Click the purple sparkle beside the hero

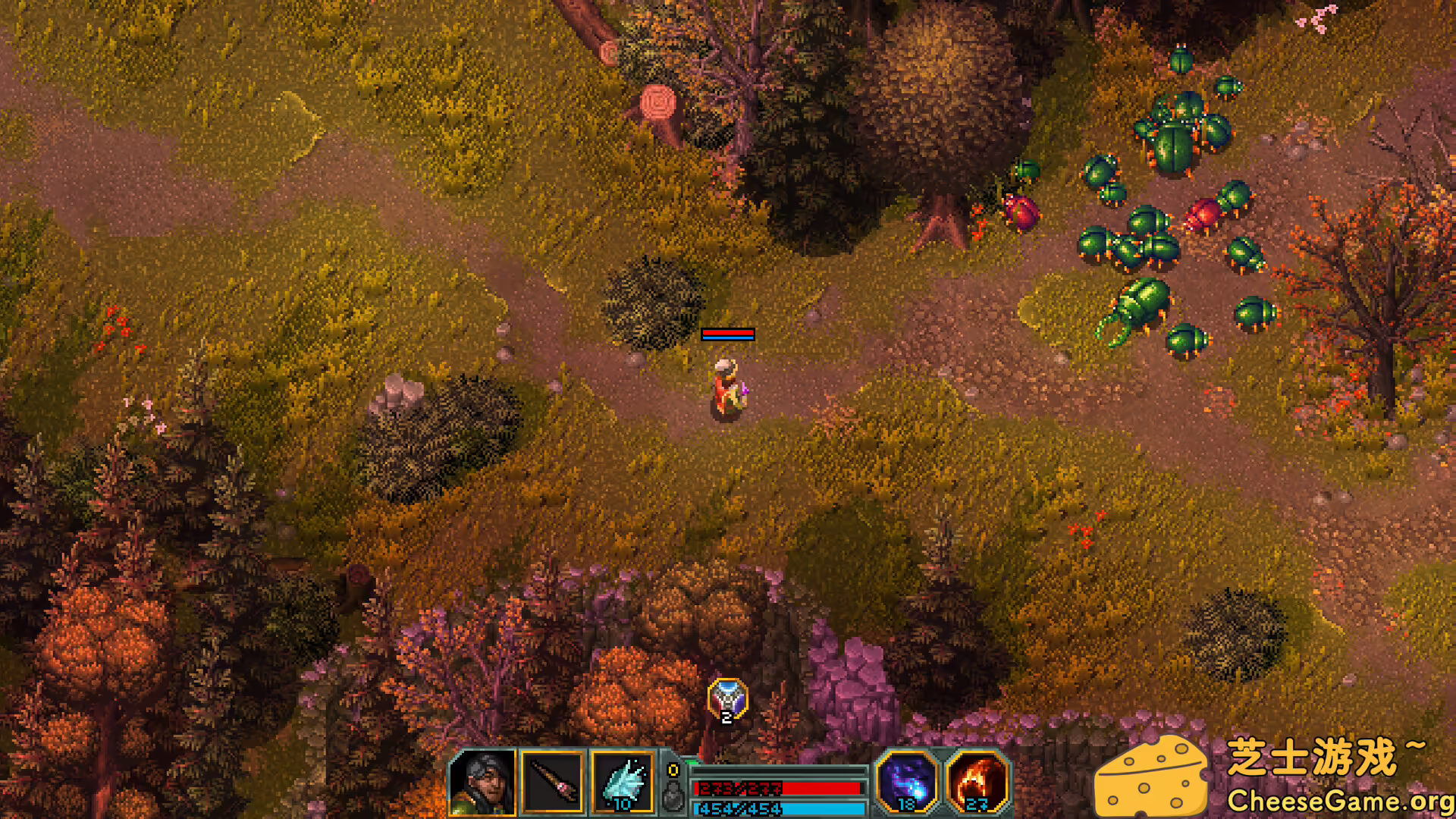tap(746, 388)
